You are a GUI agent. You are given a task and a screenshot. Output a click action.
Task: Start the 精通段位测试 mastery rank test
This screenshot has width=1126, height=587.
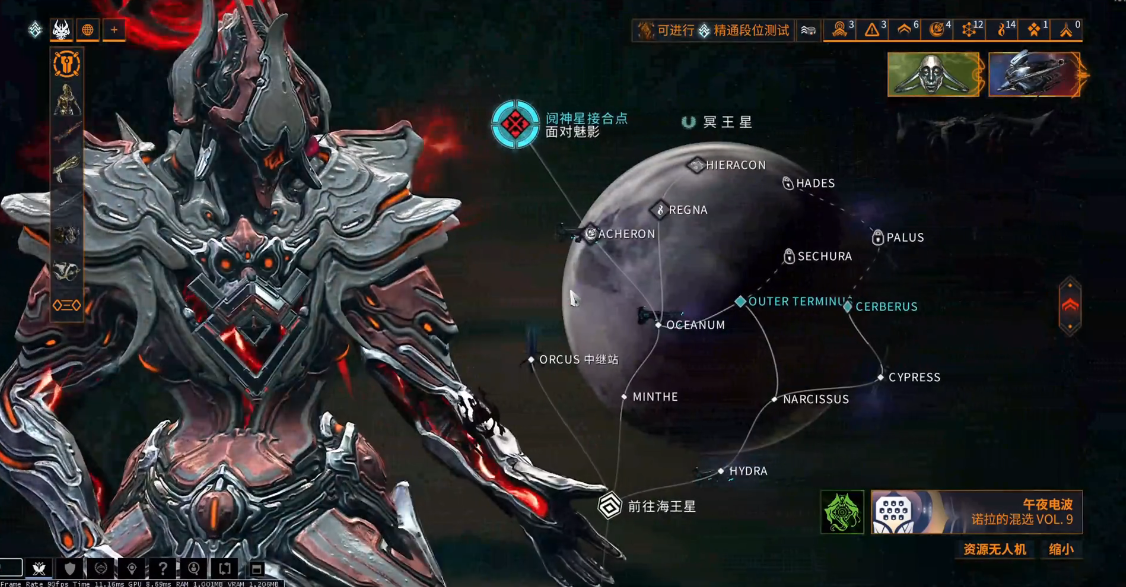(x=712, y=31)
